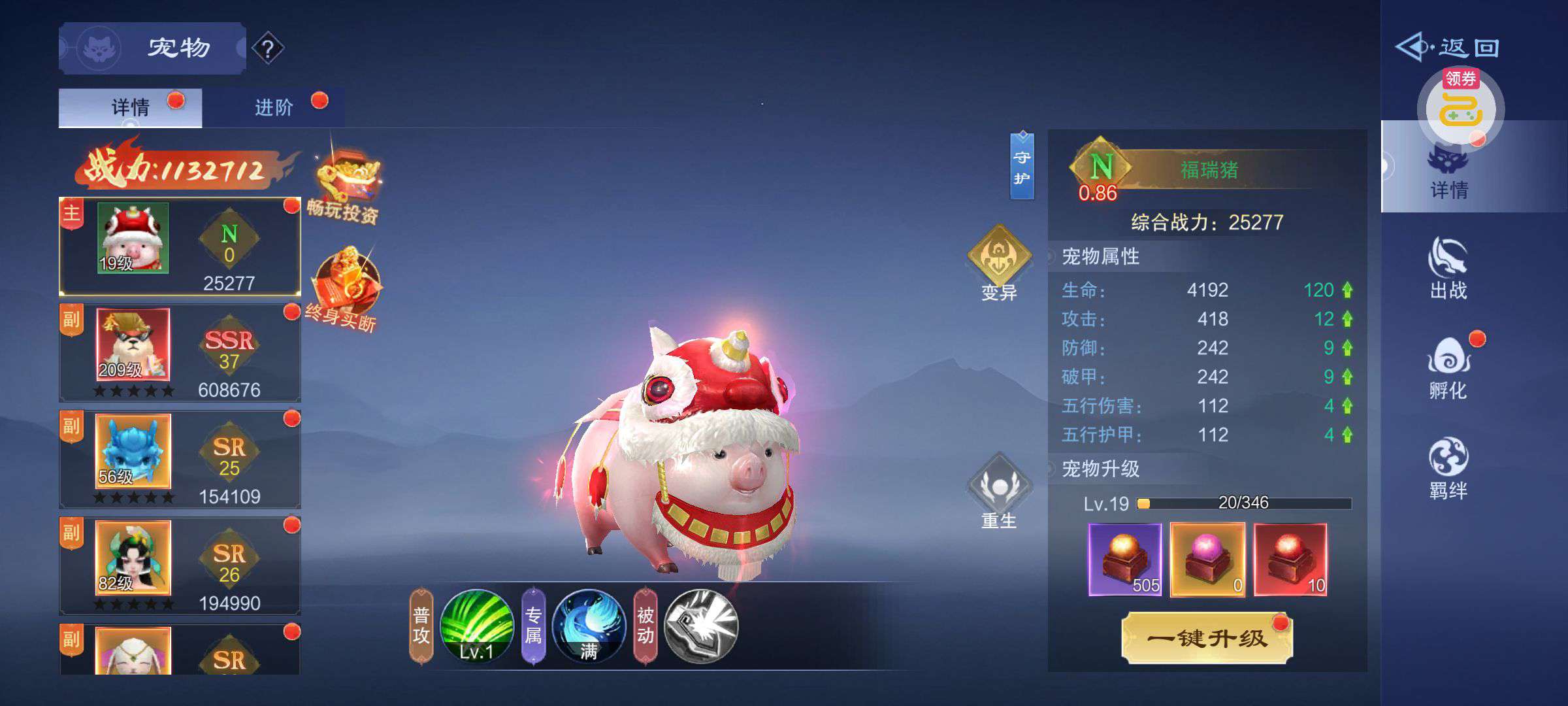This screenshot has width=1568, height=706.
Task: Use the red upgrade orb with 10
Action: coord(1290,560)
